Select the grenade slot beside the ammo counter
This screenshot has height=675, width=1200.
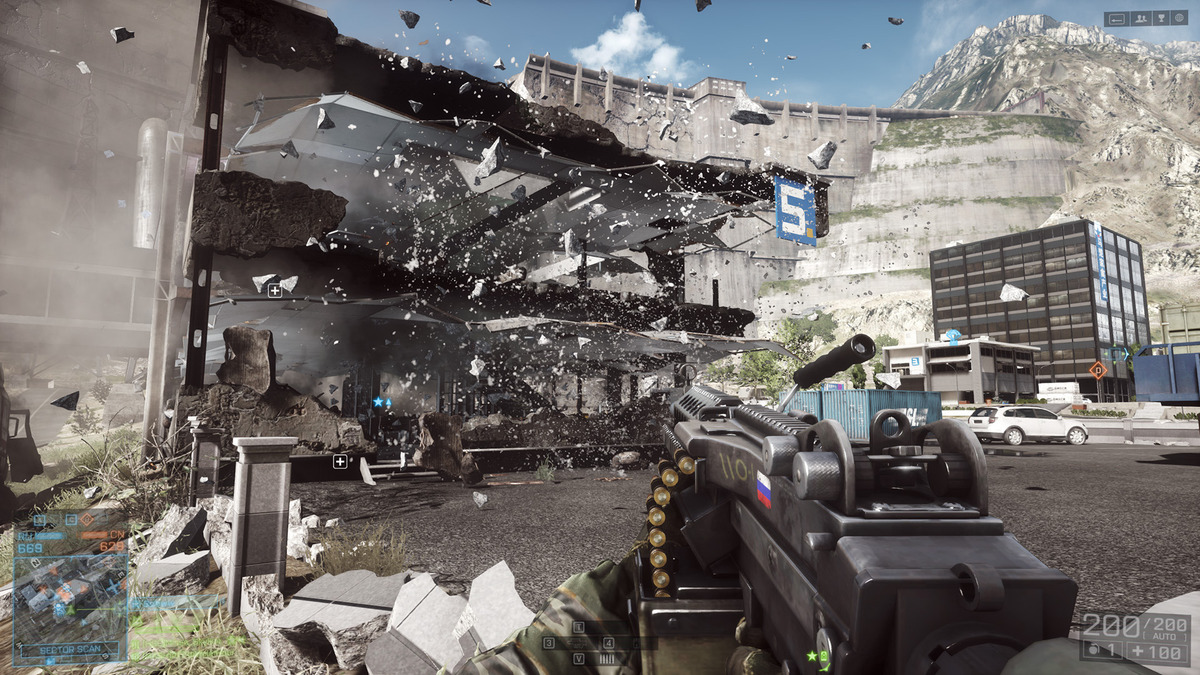[1103, 651]
